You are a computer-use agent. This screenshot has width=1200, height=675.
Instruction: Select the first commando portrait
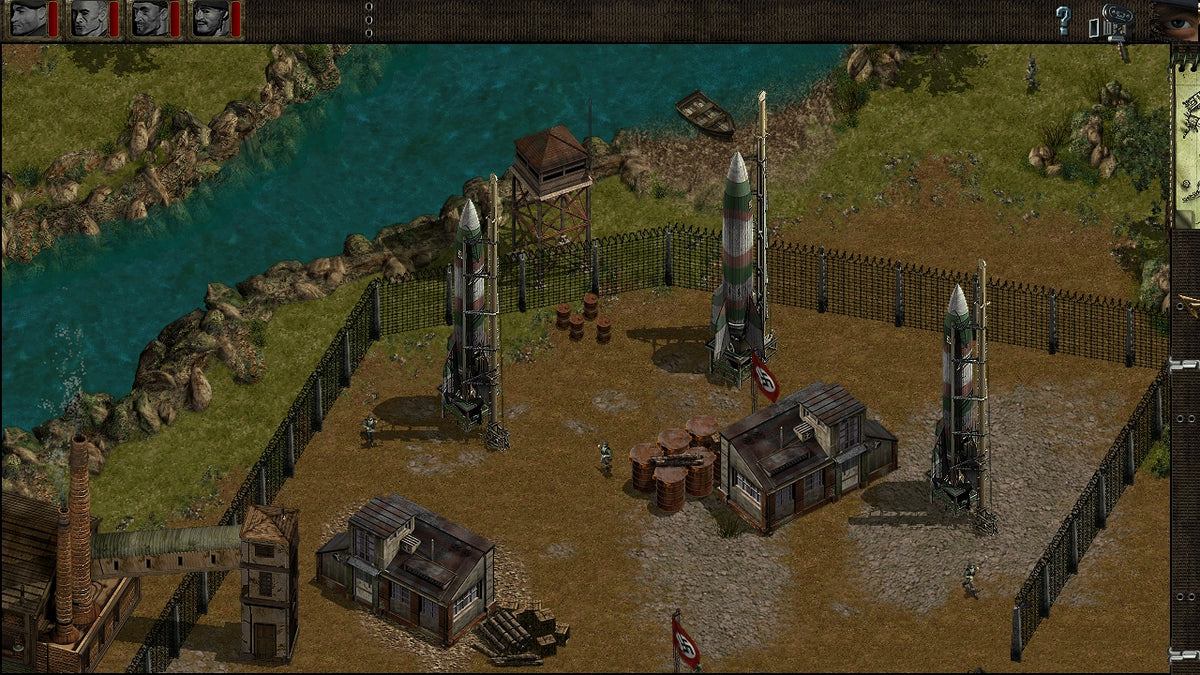click(28, 18)
